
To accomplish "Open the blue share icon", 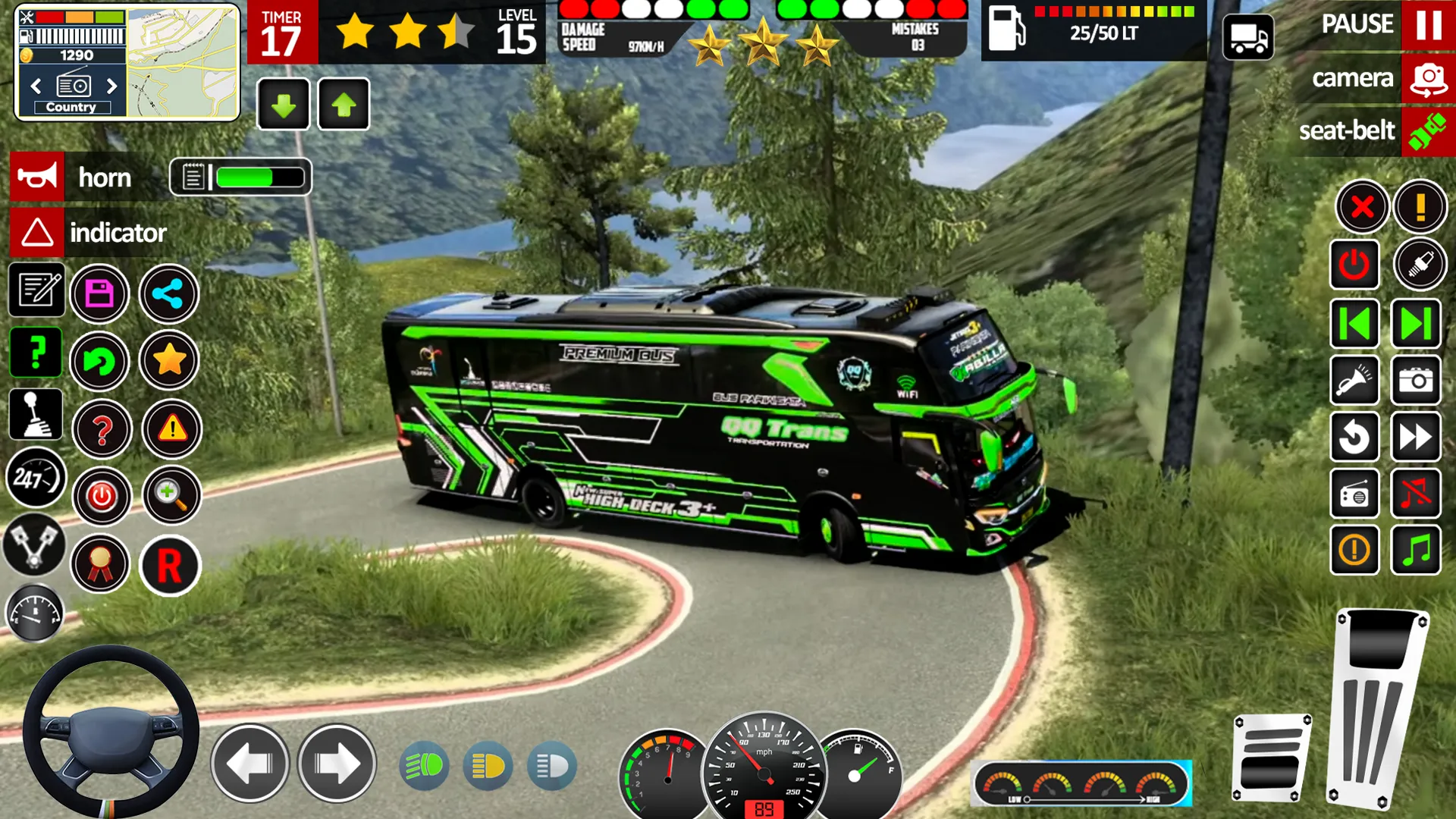I will pyautogui.click(x=168, y=293).
